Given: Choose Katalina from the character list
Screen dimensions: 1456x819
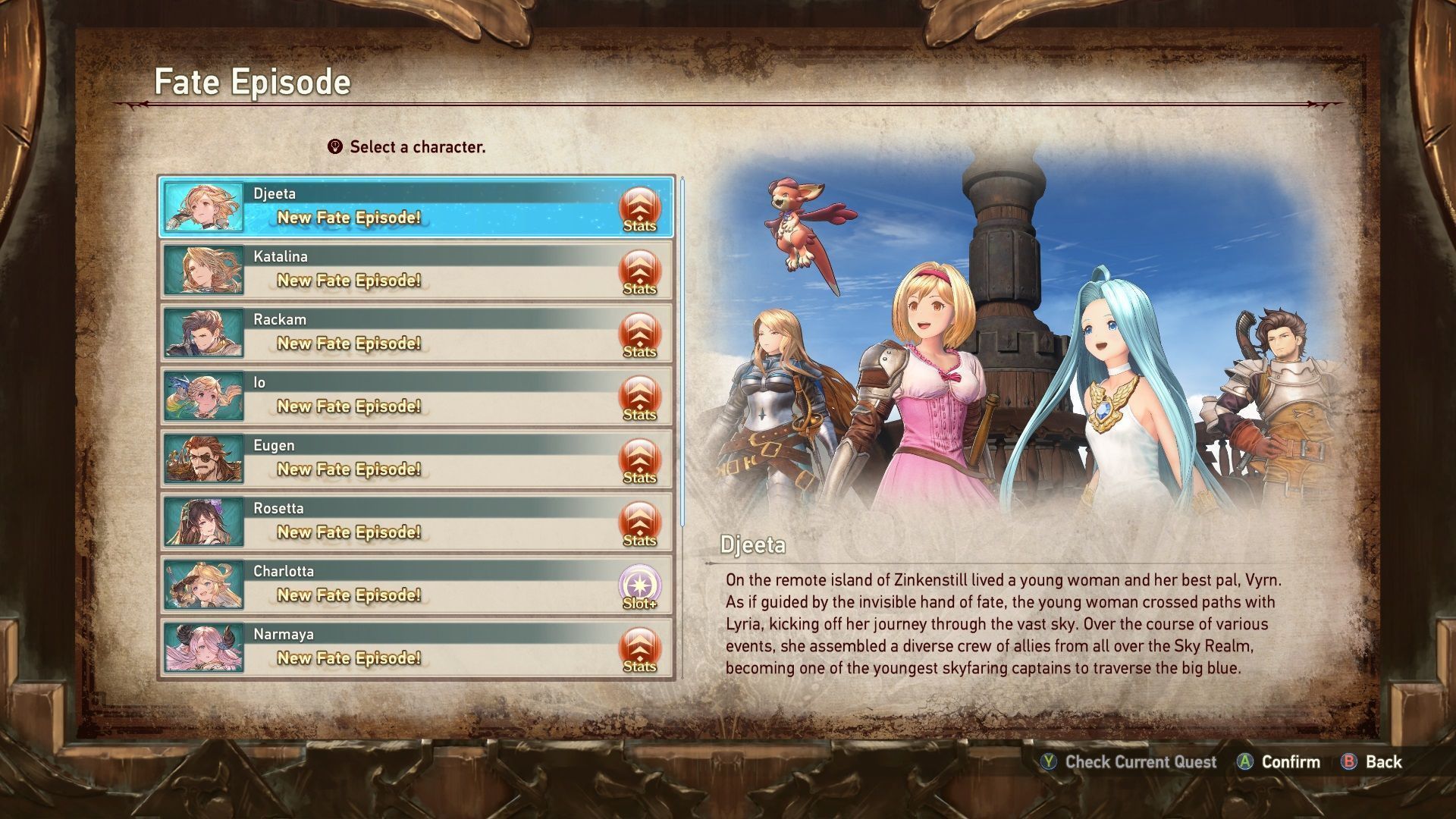Looking at the screenshot, I should (x=416, y=270).
